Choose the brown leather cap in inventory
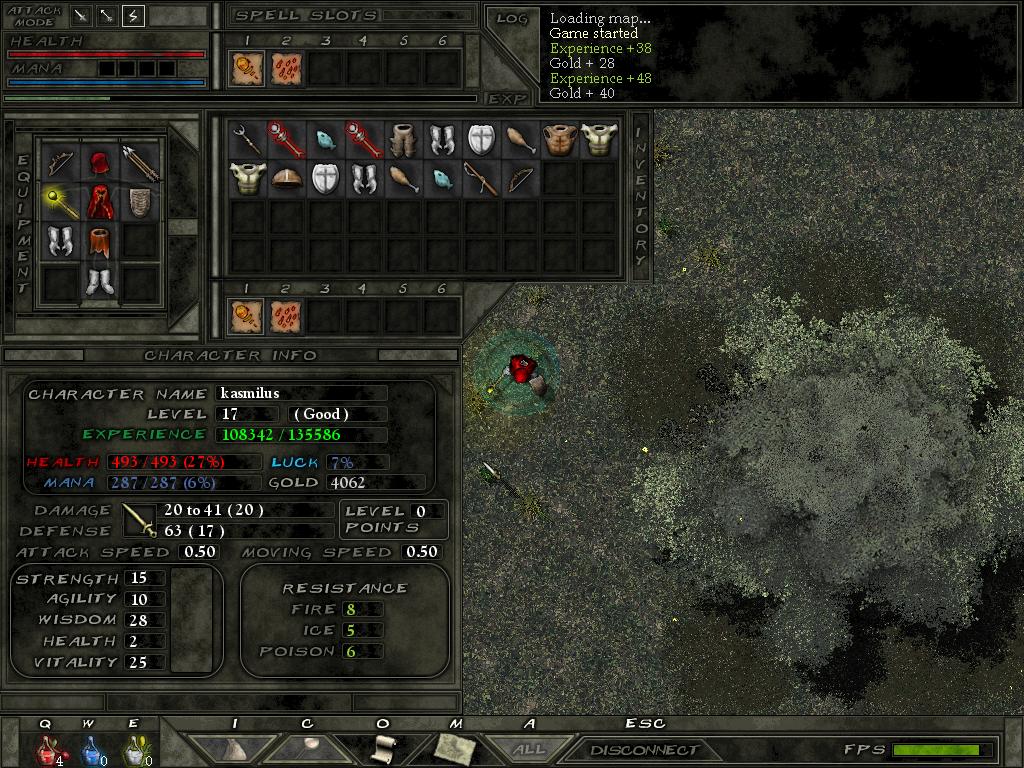Image resolution: width=1024 pixels, height=768 pixels. [285, 179]
